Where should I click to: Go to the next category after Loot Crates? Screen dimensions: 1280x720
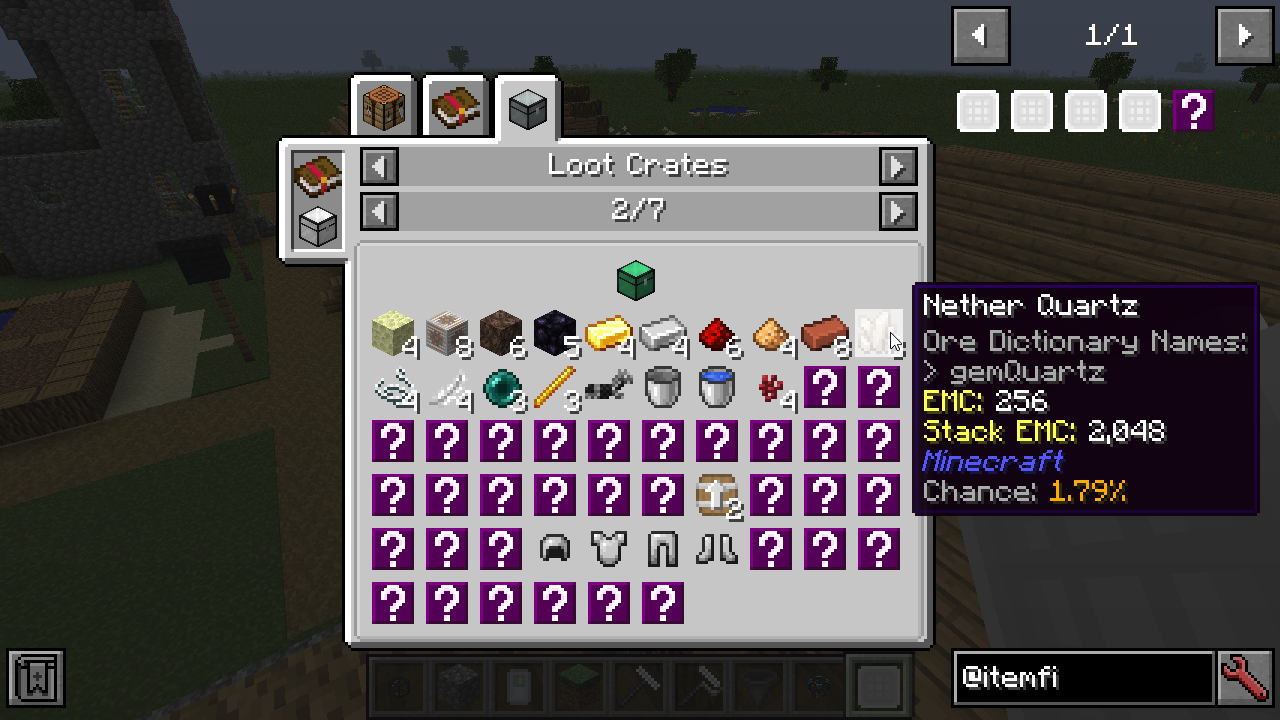pos(898,166)
